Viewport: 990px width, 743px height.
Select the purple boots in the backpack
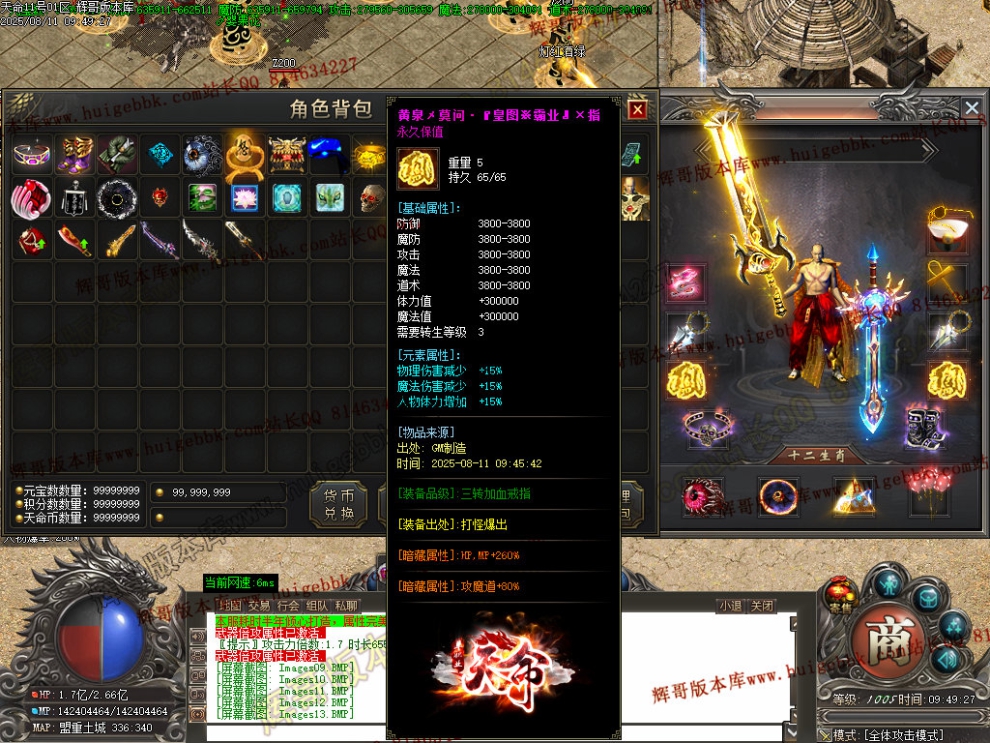[x=76, y=156]
